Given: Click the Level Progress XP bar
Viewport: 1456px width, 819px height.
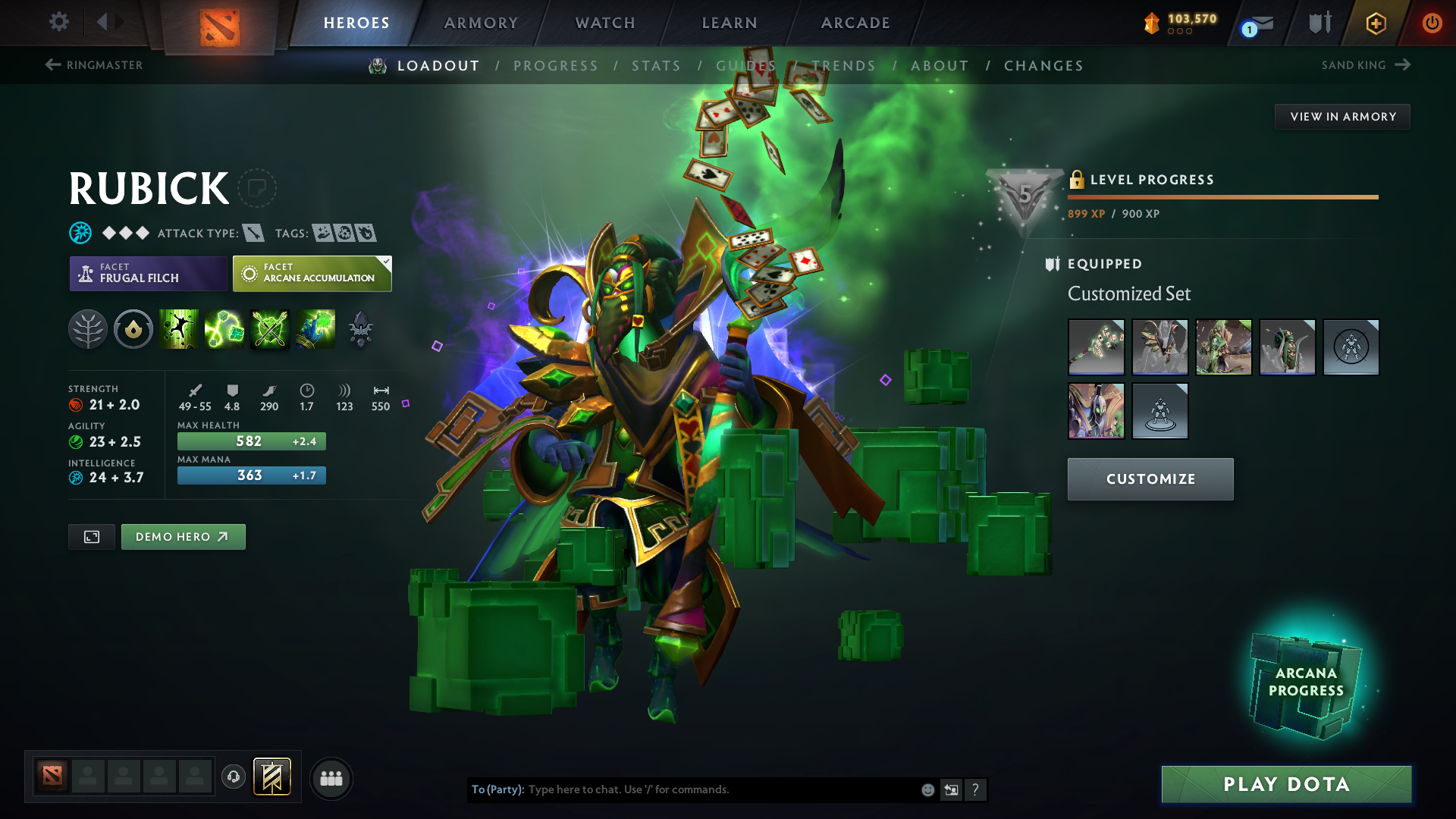Looking at the screenshot, I should tap(1222, 196).
